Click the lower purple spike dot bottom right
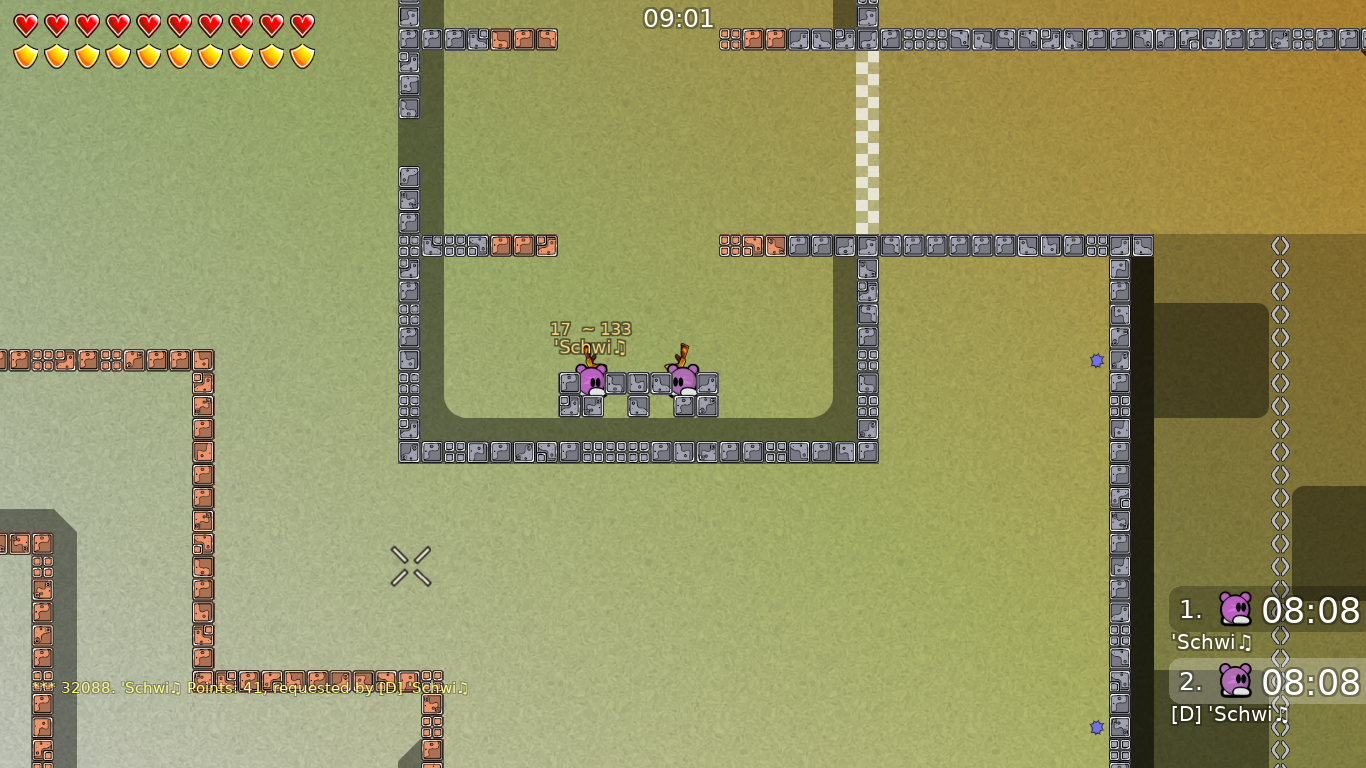The height and width of the screenshot is (768, 1366). point(1098,728)
